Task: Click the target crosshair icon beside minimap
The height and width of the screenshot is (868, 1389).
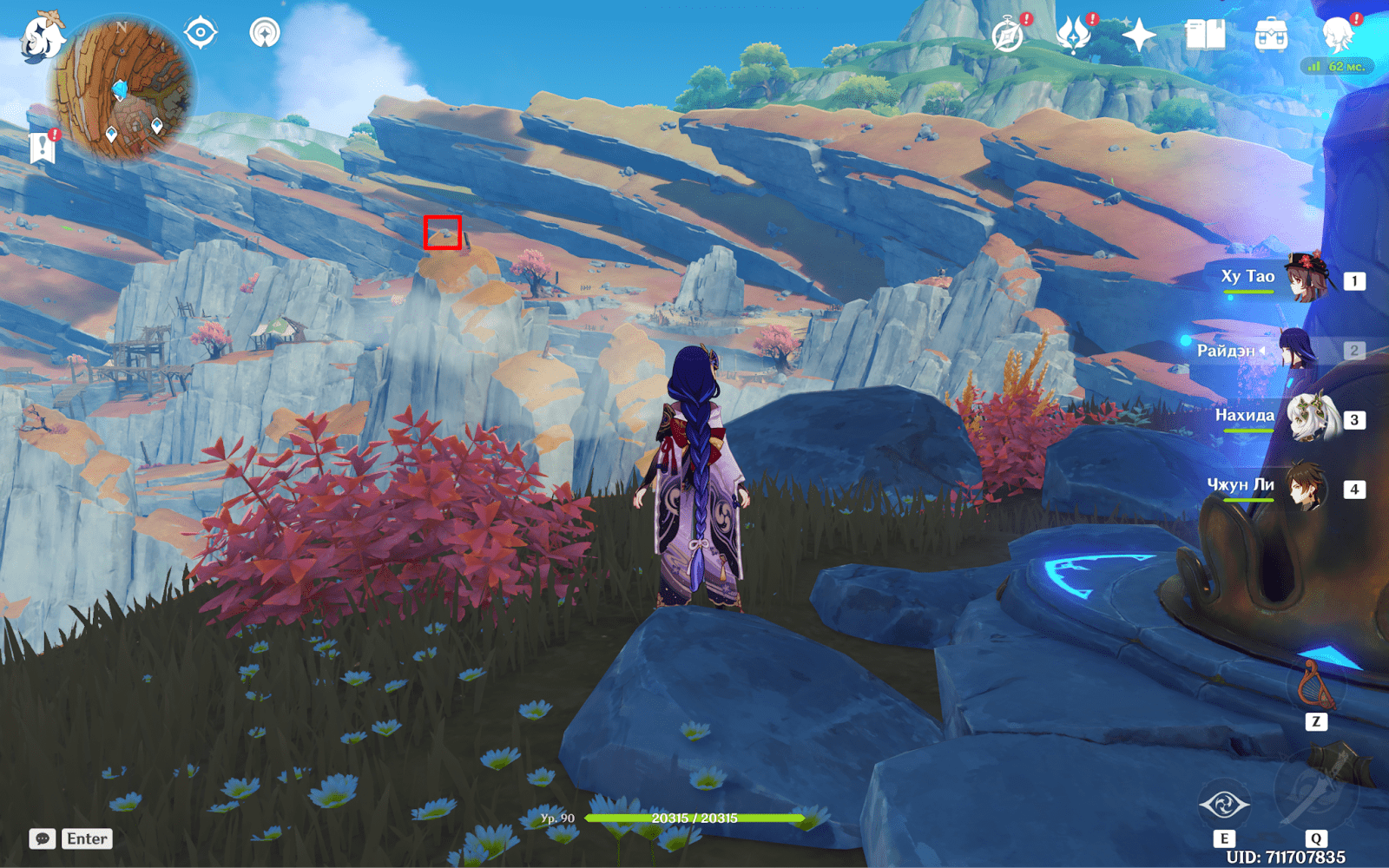Action: tap(201, 34)
